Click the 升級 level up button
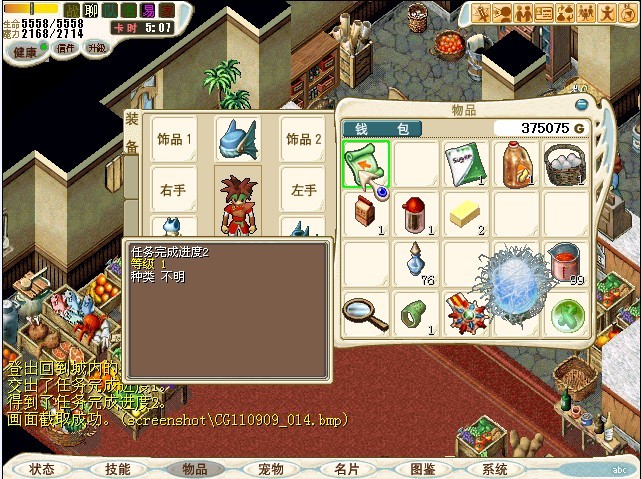 pyautogui.click(x=97, y=48)
